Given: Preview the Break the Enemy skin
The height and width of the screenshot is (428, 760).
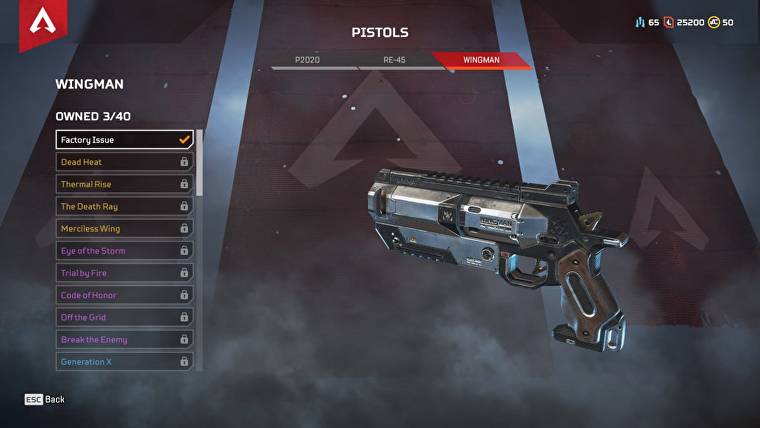Looking at the screenshot, I should click(x=124, y=339).
